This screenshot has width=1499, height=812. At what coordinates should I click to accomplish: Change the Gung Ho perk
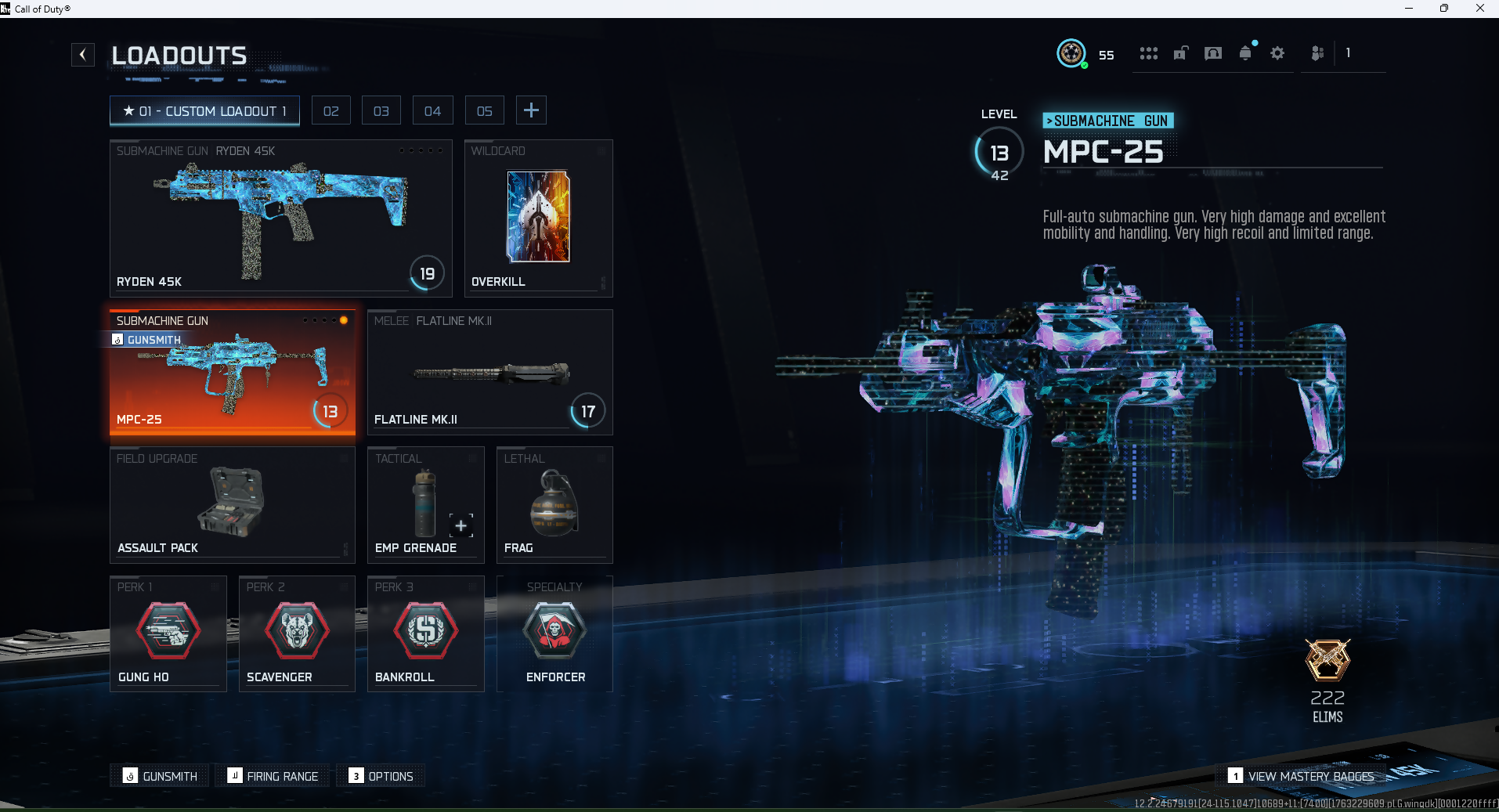coord(168,633)
